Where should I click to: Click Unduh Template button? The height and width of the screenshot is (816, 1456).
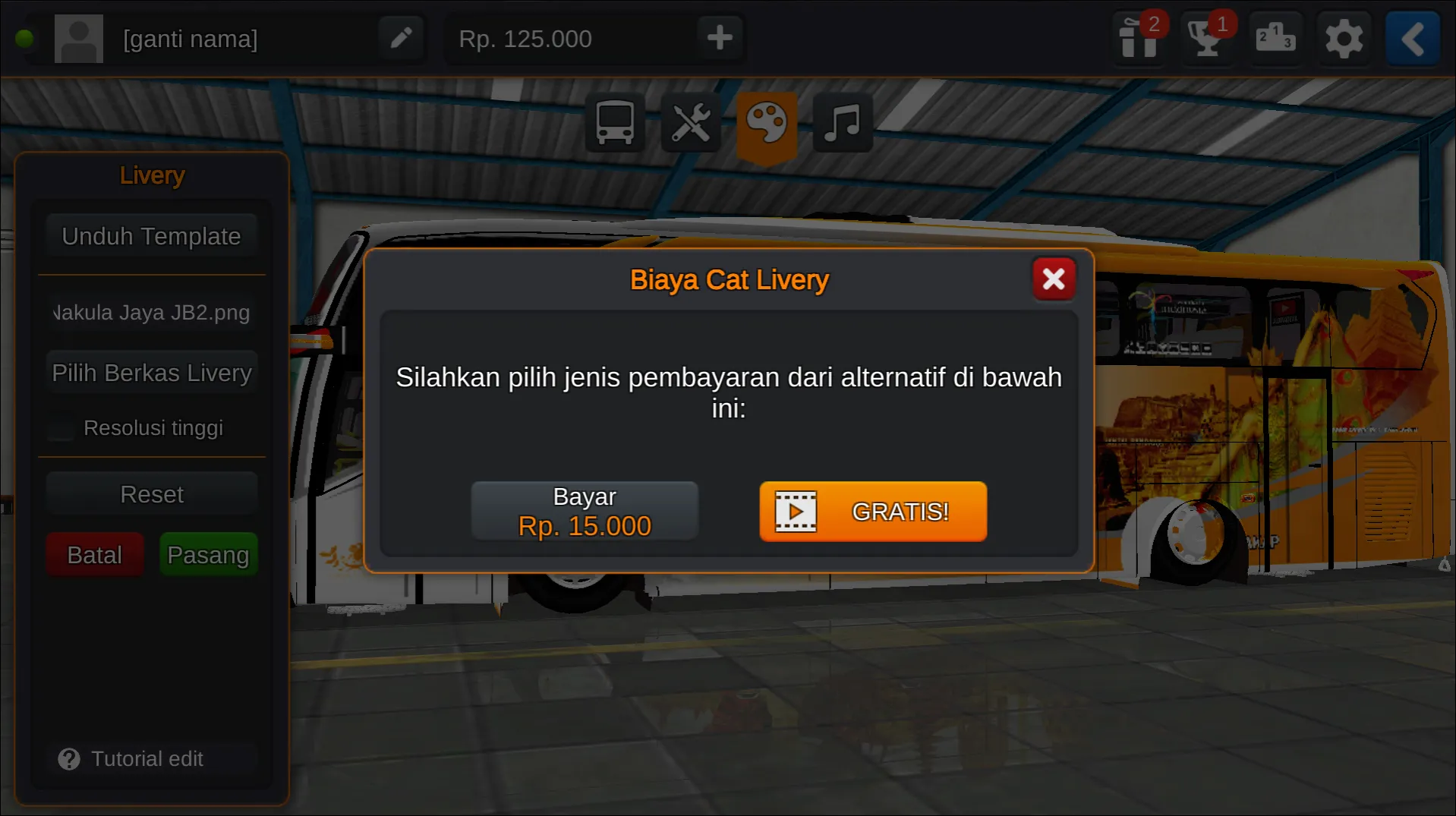tap(150, 236)
